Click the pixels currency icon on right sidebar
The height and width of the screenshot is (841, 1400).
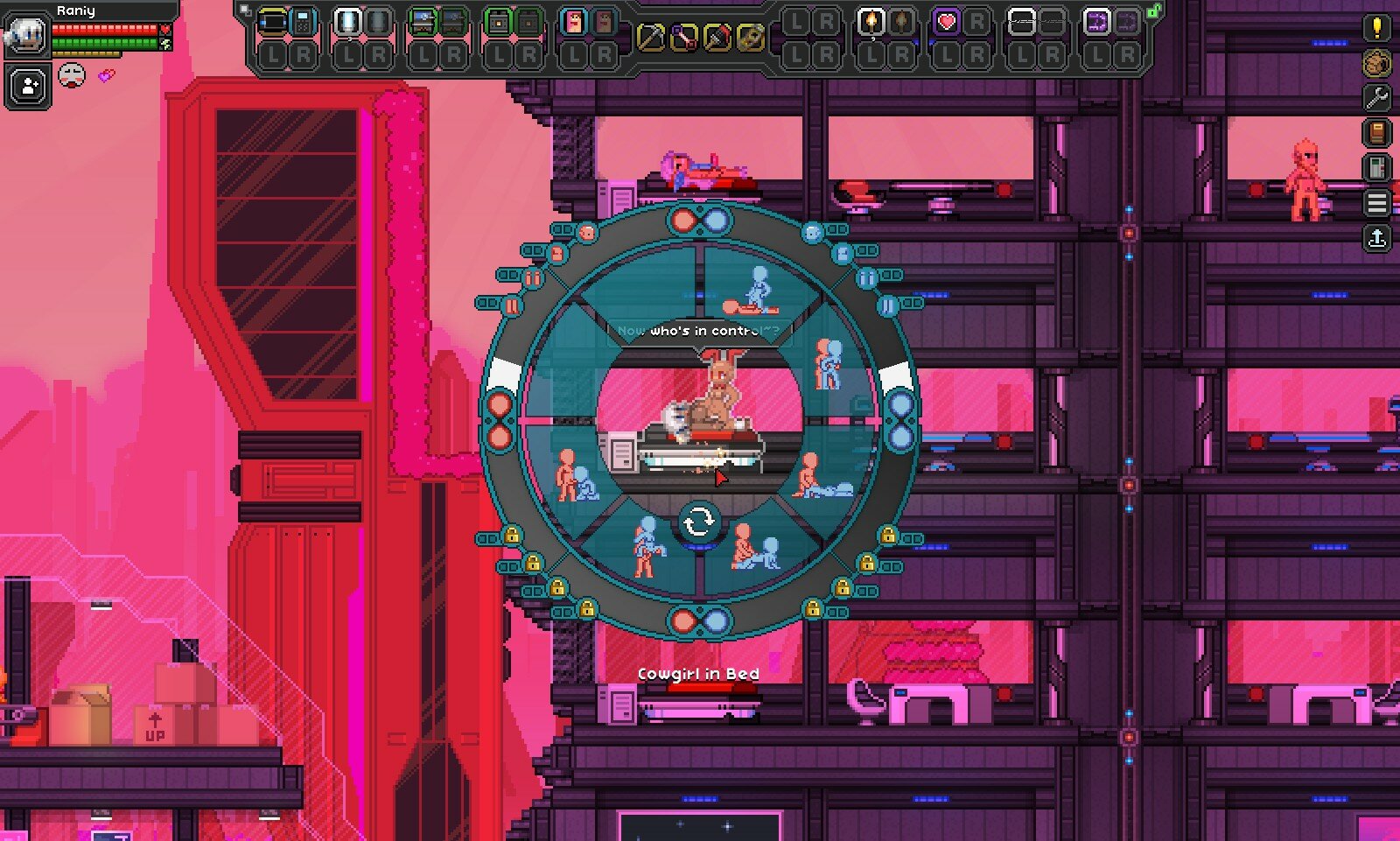pyautogui.click(x=1375, y=63)
